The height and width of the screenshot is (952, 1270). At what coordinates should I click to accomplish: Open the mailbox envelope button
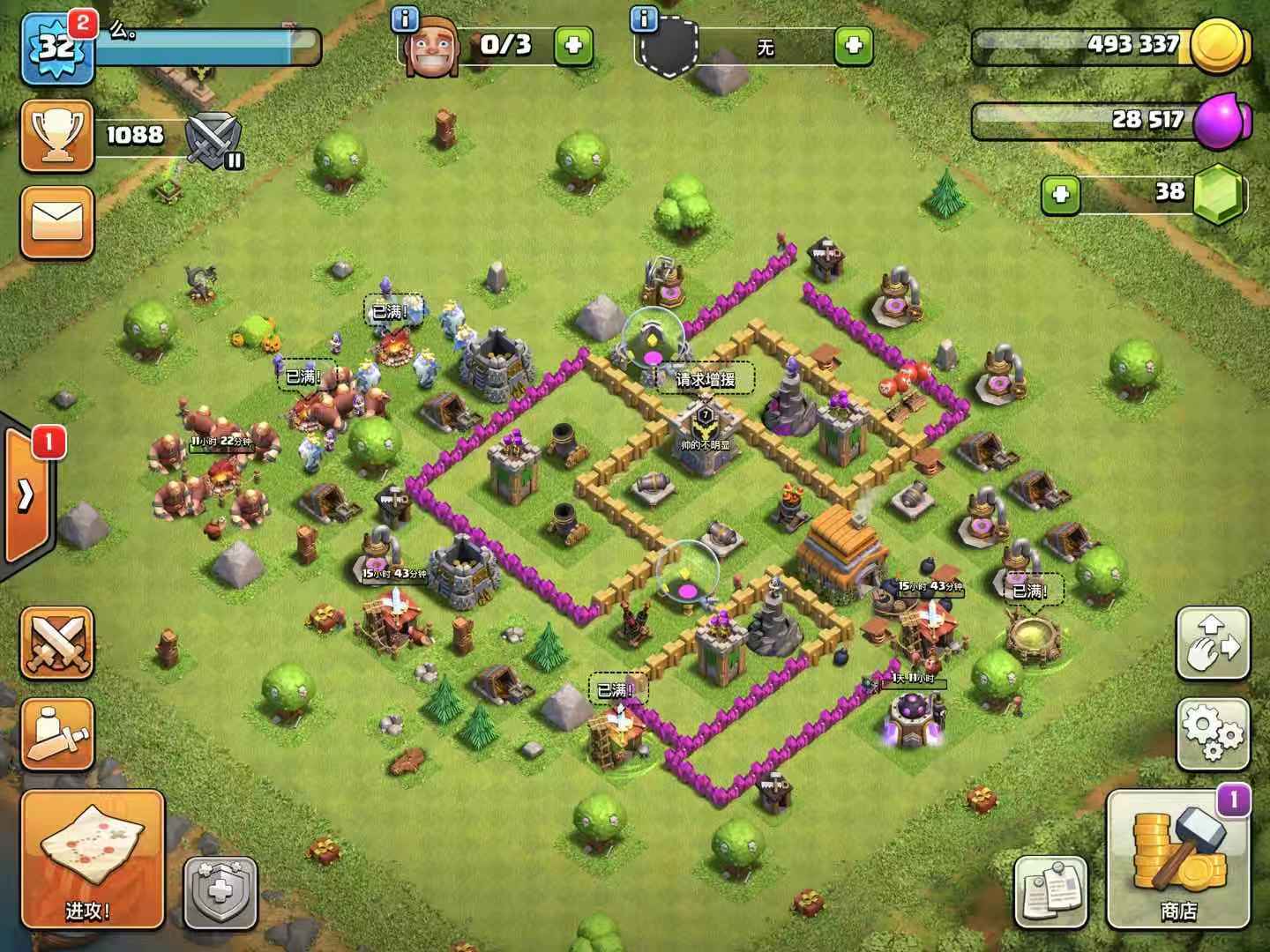pos(56,221)
